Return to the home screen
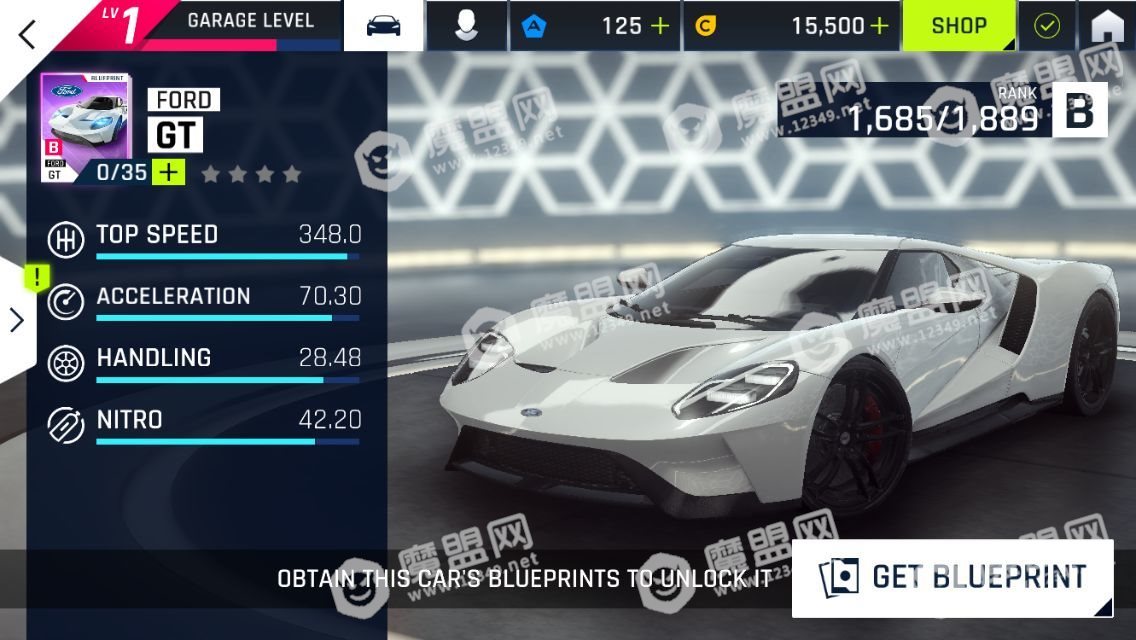The width and height of the screenshot is (1136, 640). tap(1107, 26)
